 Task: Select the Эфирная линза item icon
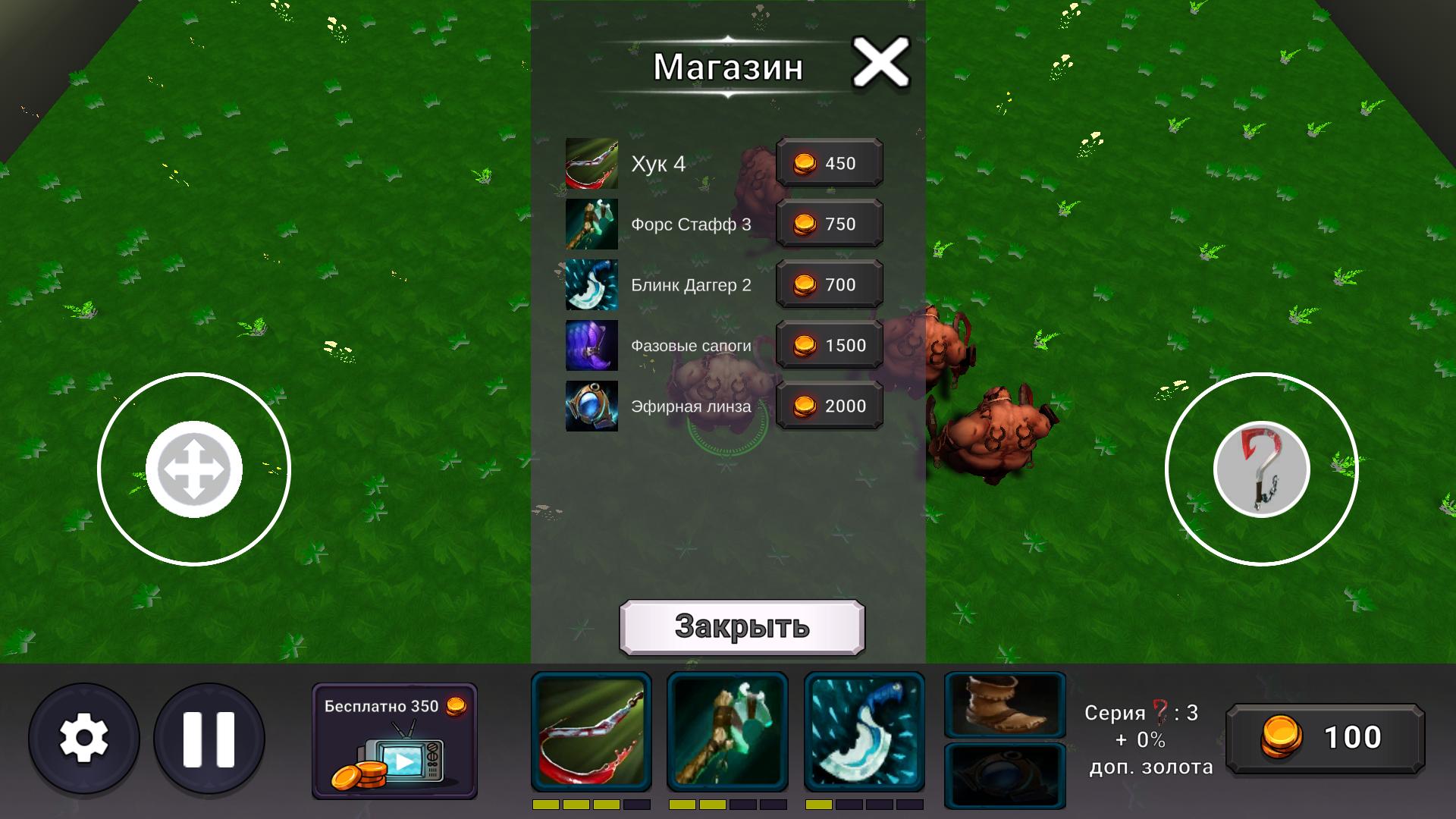coord(592,406)
